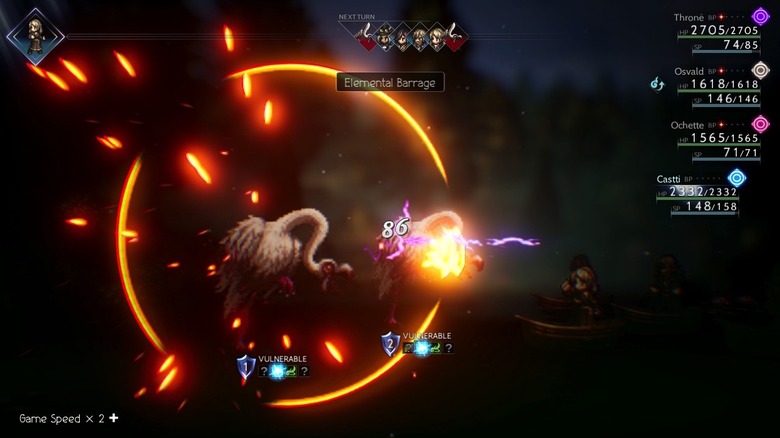780x438 pixels.
Task: Click Throne's purple latent power orb
Action: click(x=760, y=16)
